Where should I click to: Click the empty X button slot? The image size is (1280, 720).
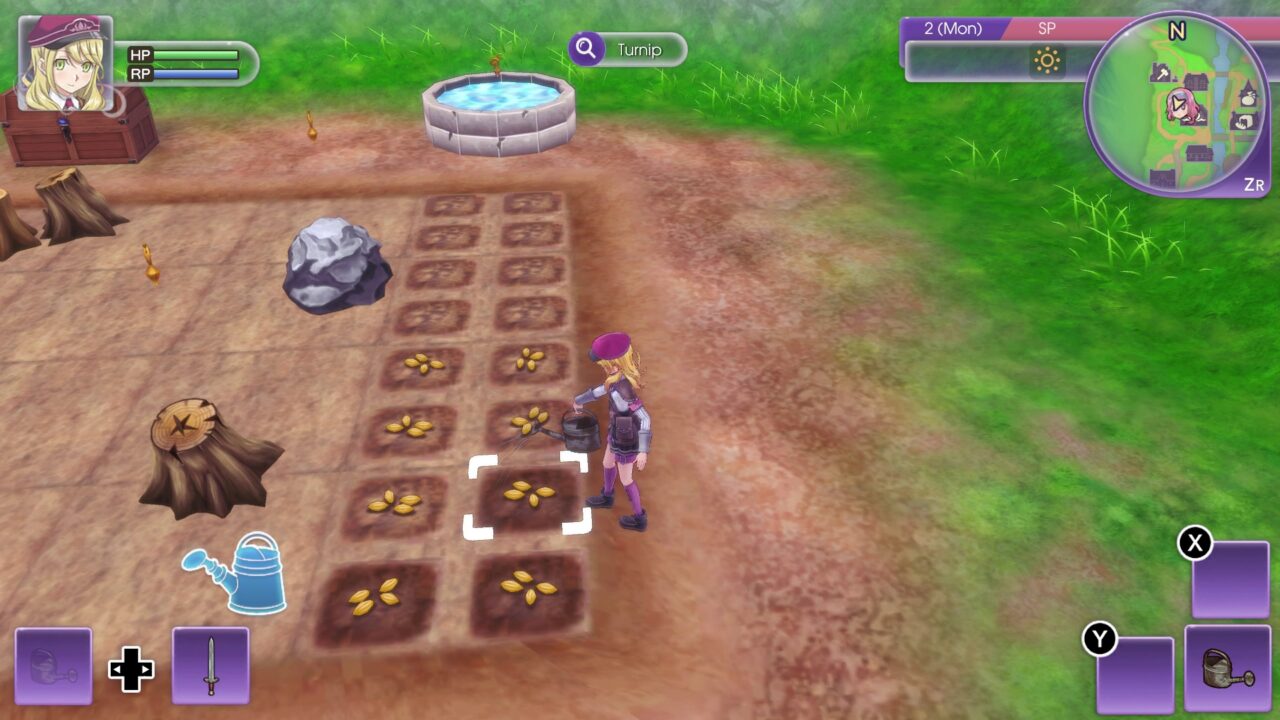pos(1228,580)
